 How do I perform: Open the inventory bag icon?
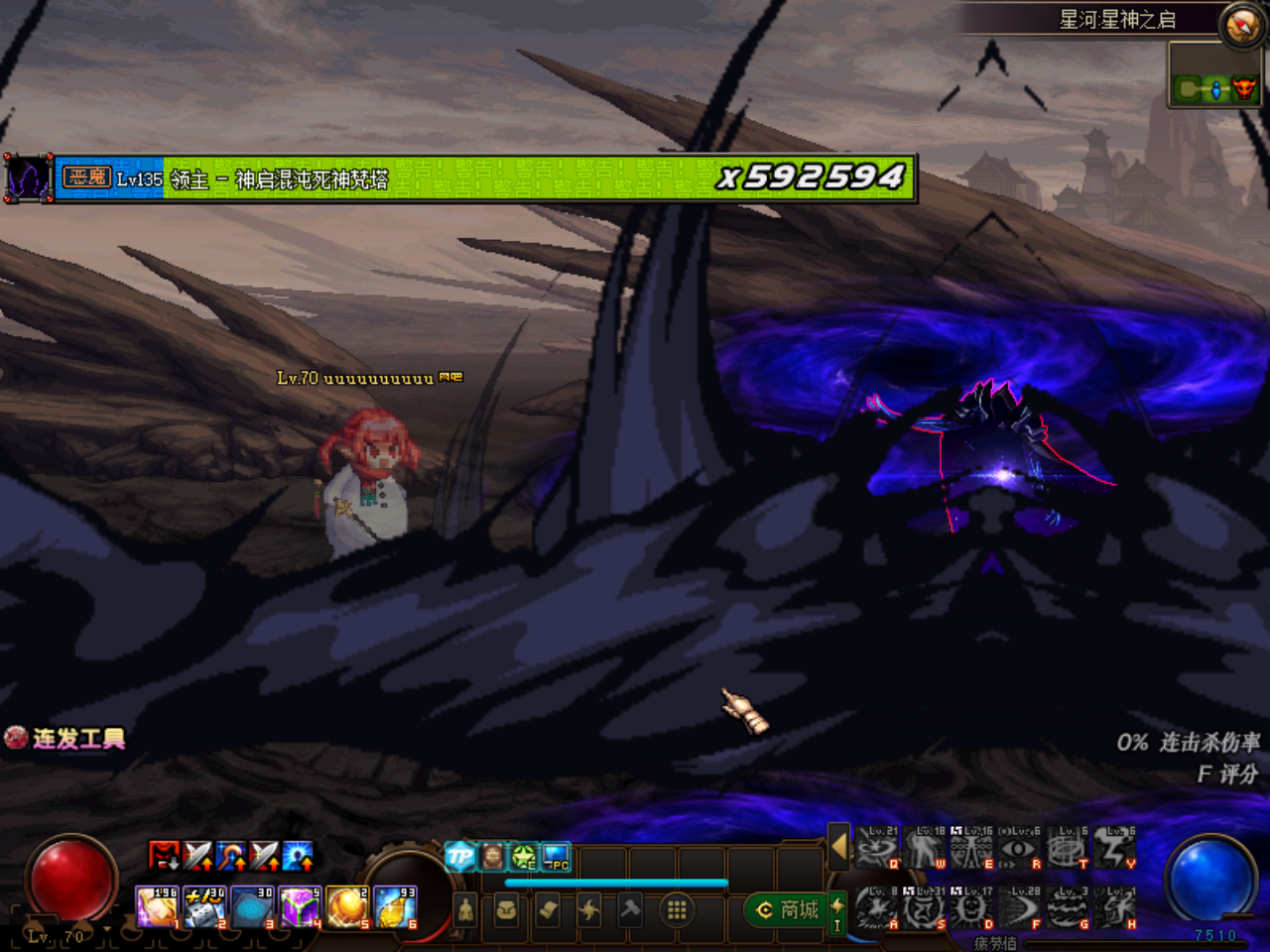[x=508, y=908]
